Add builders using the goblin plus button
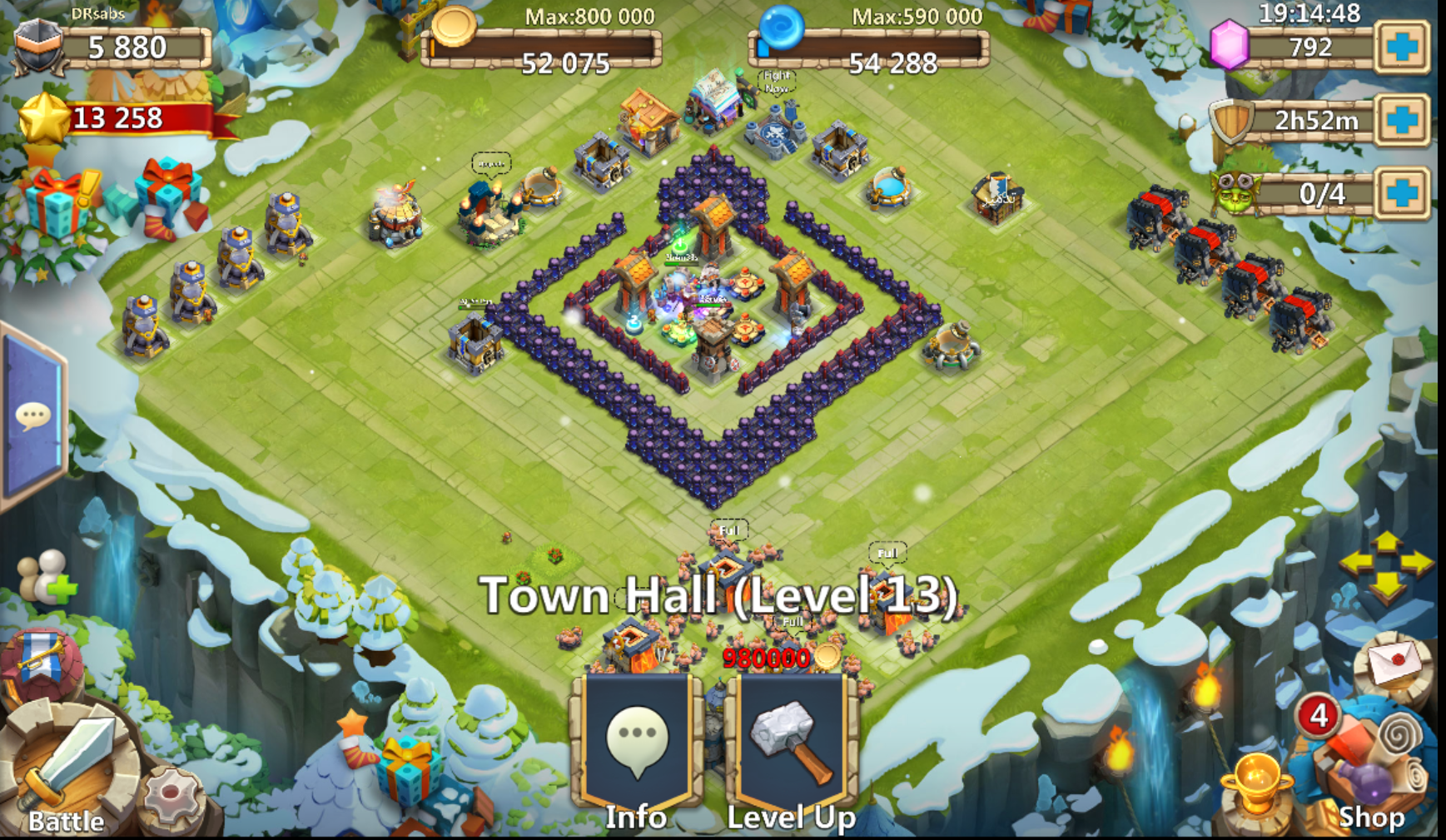This screenshot has width=1446, height=840. 1402,193
